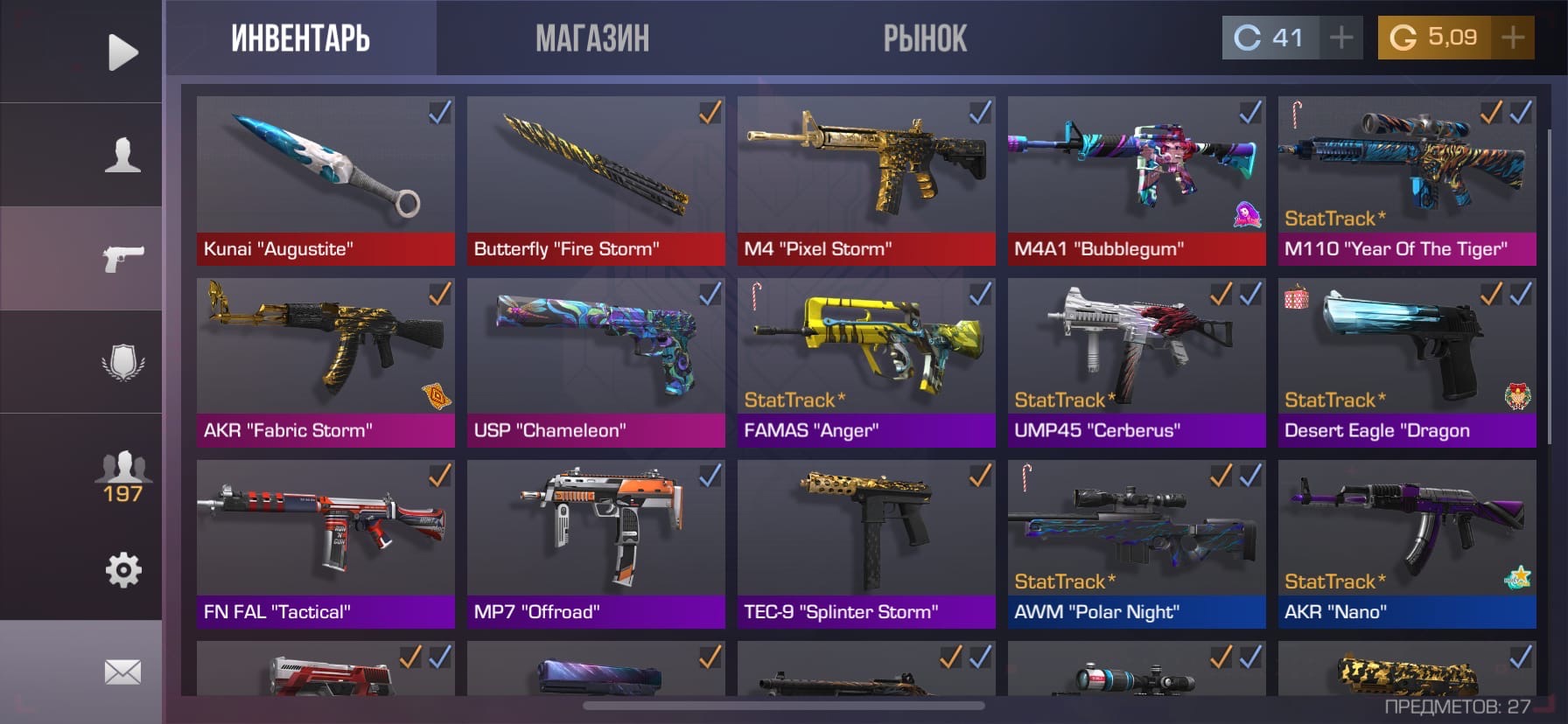Image resolution: width=1568 pixels, height=724 pixels.
Task: Choose the Butterfly "Fire Storm" knife
Action: coord(596,180)
